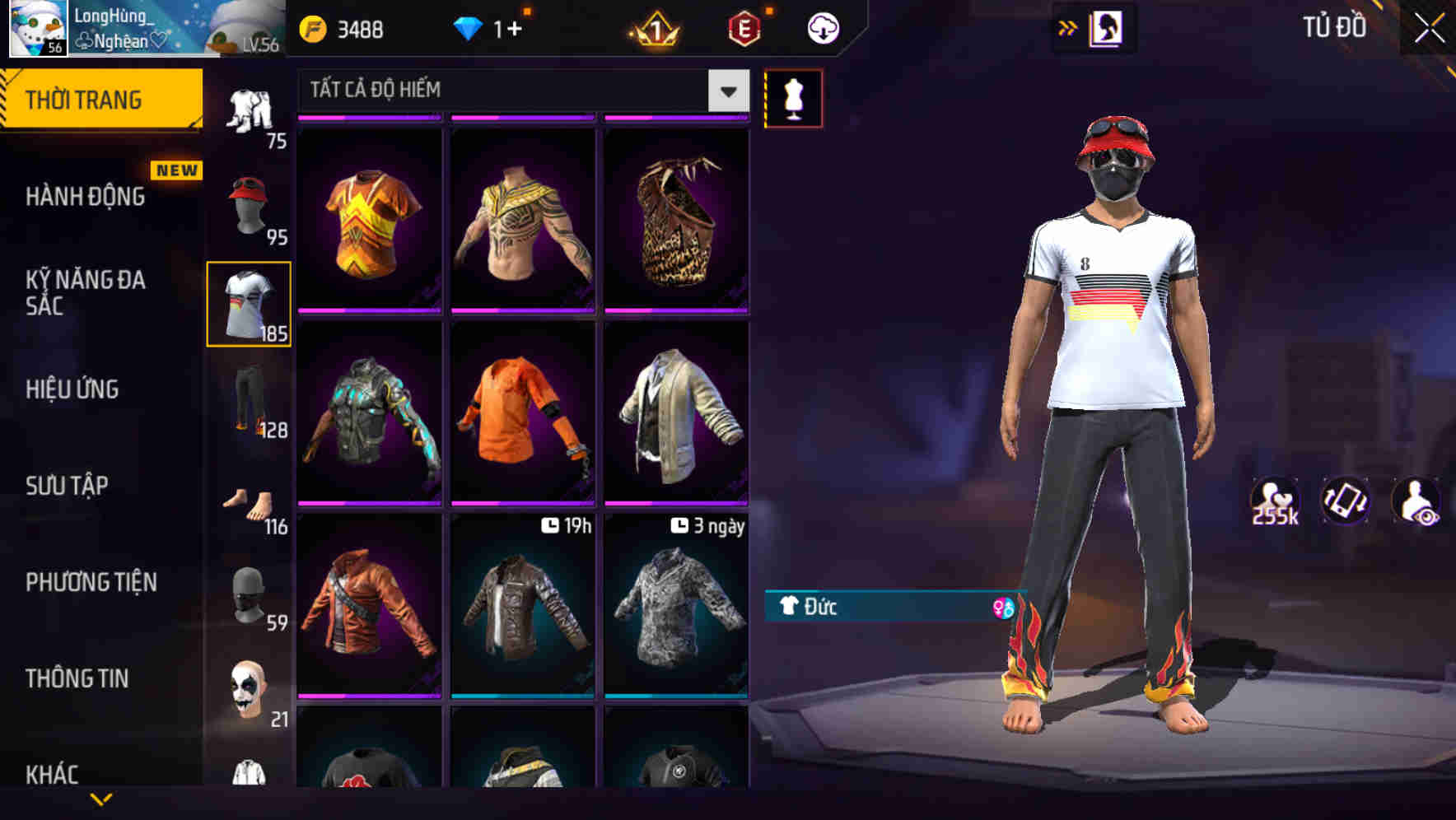1456x820 pixels.
Task: Collapse the sidebar using the bottom chevron
Action: point(103,800)
